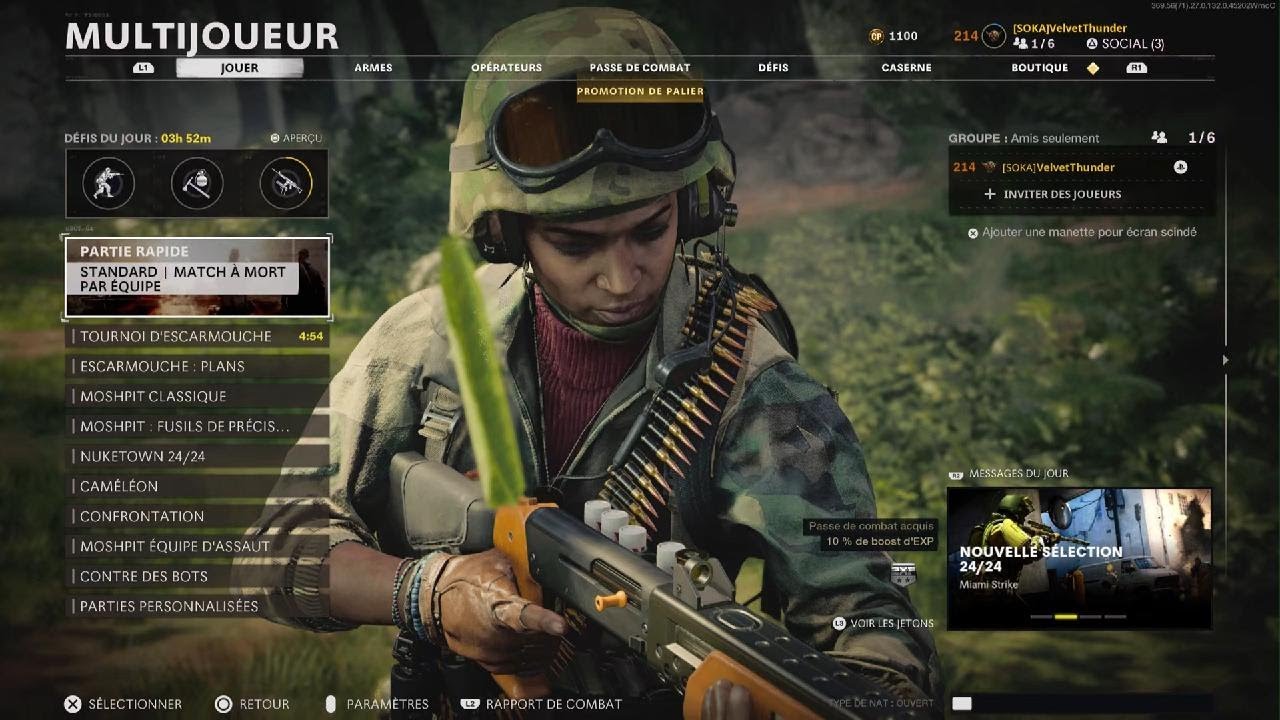Open Parties Personnalisées
This screenshot has width=1280, height=720.
(197, 606)
